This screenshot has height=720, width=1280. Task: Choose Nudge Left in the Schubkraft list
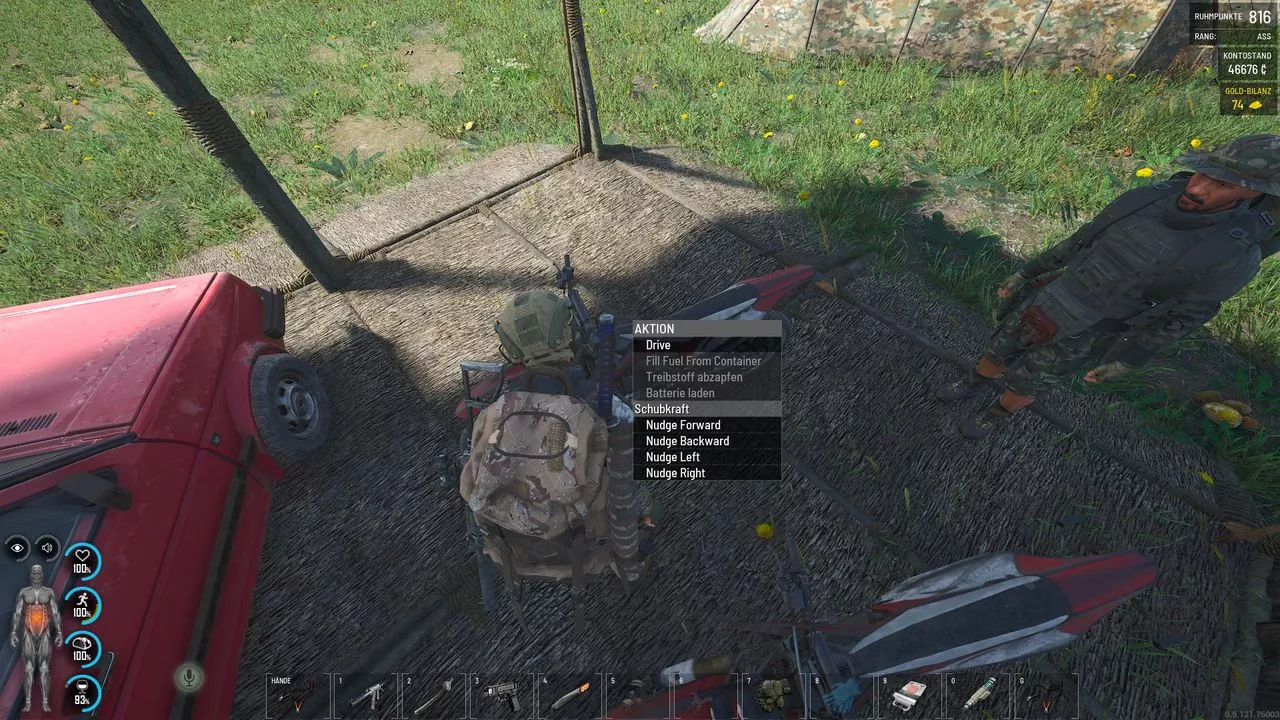pyautogui.click(x=673, y=457)
